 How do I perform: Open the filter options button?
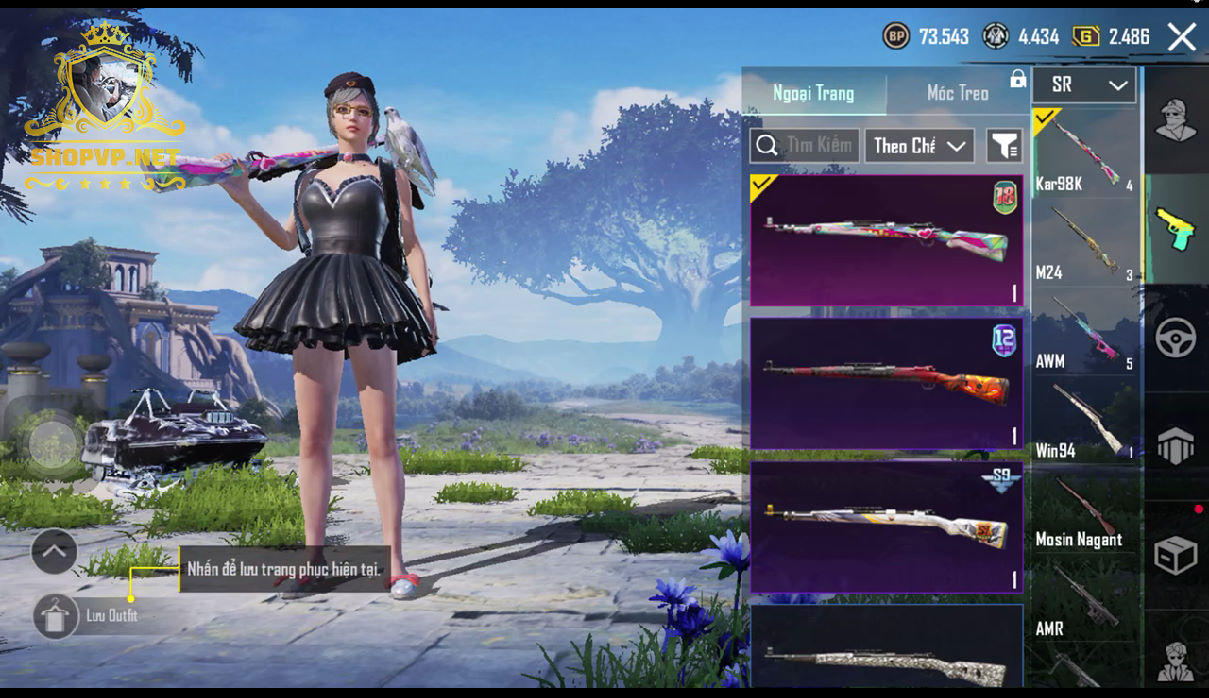click(x=1004, y=146)
